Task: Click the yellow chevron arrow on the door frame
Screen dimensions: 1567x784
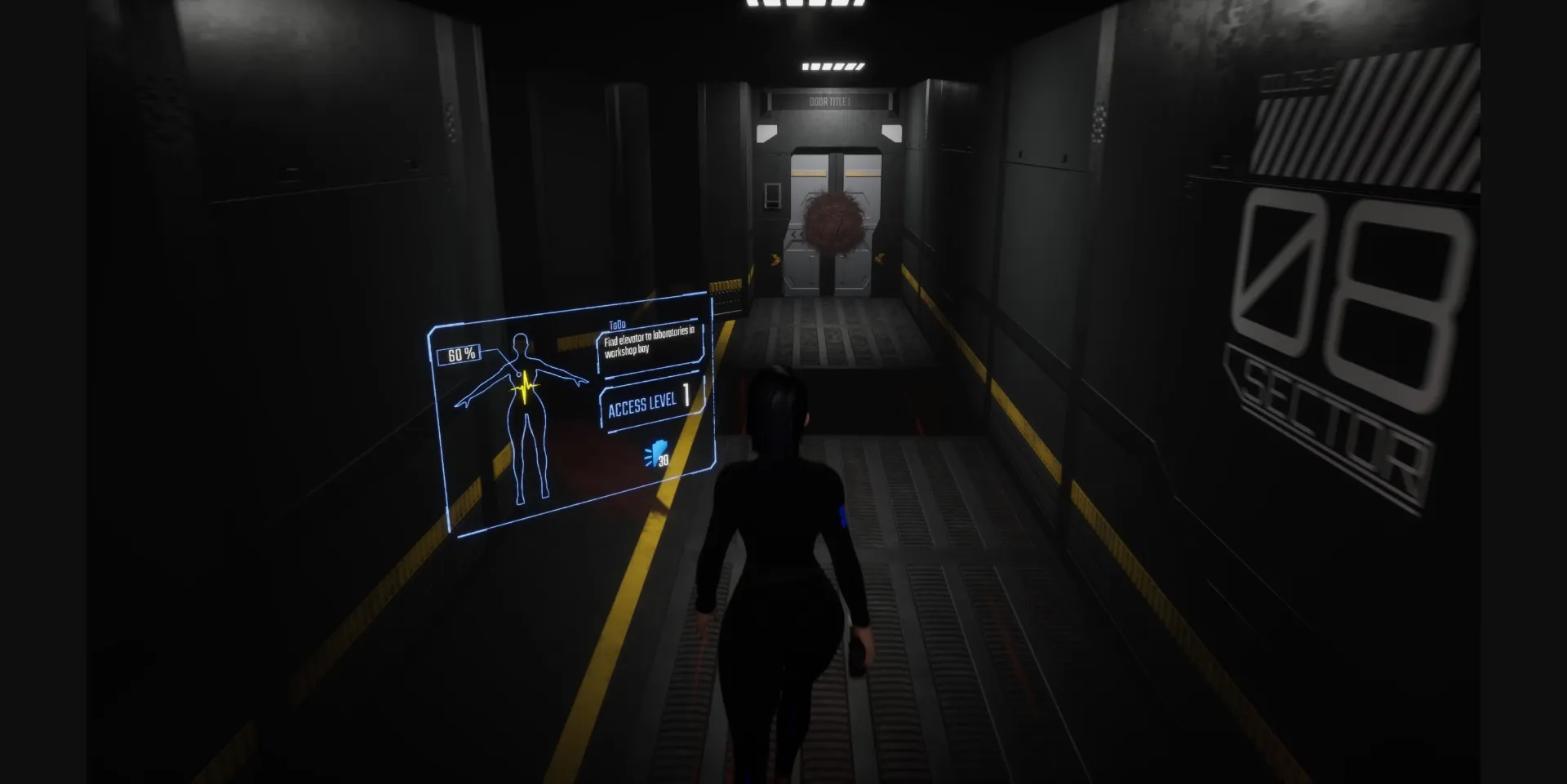Action: pos(775,260)
